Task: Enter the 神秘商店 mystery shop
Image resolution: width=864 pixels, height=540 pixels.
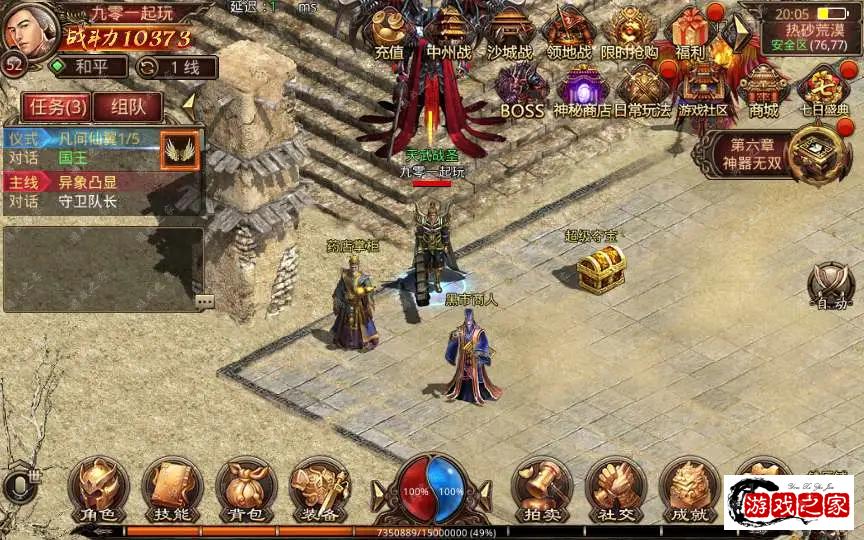Action: point(581,90)
